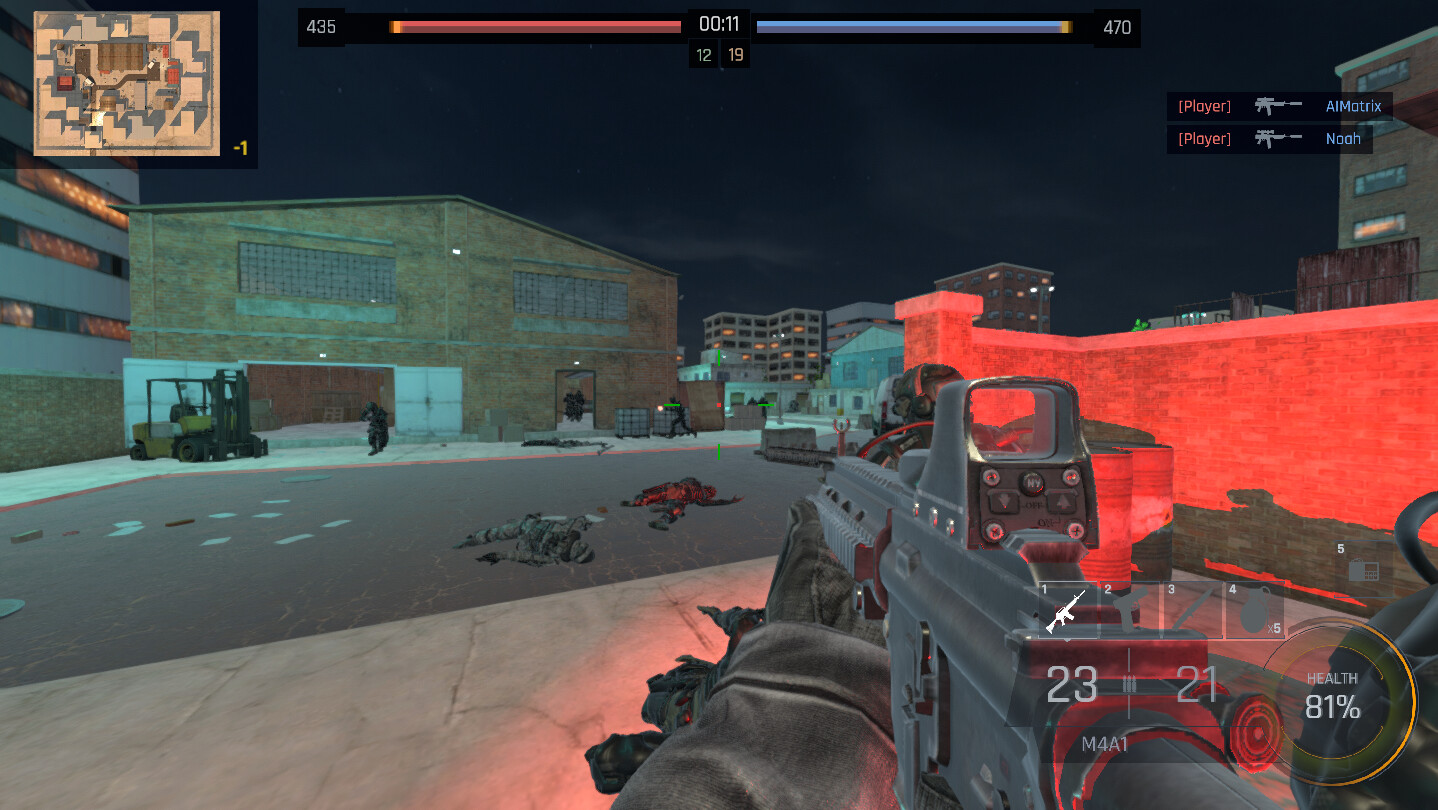This screenshot has width=1438, height=810.
Task: Expand the minimap in the top-left corner
Action: [x=126, y=82]
